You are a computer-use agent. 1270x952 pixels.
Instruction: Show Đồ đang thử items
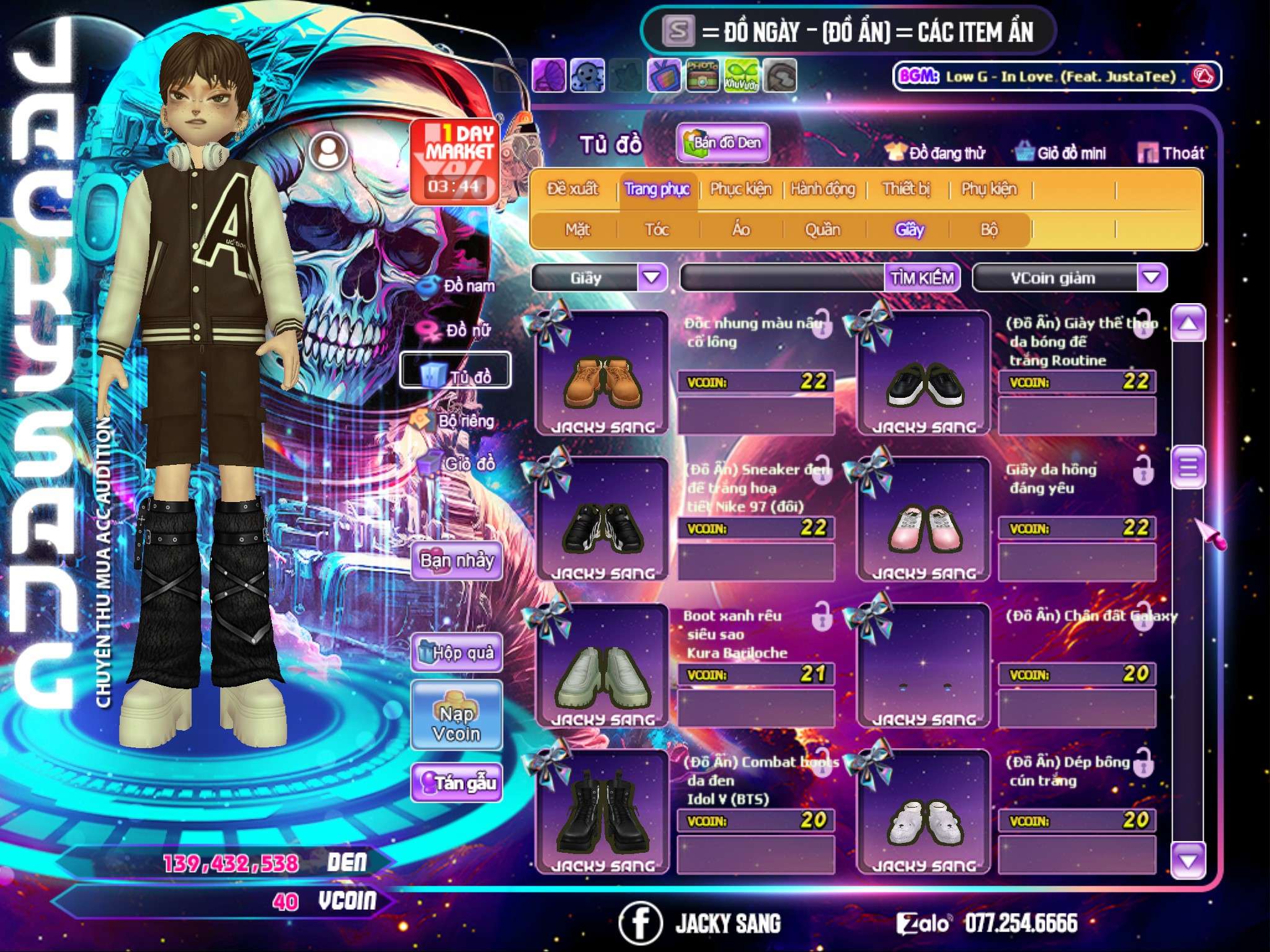[x=935, y=153]
